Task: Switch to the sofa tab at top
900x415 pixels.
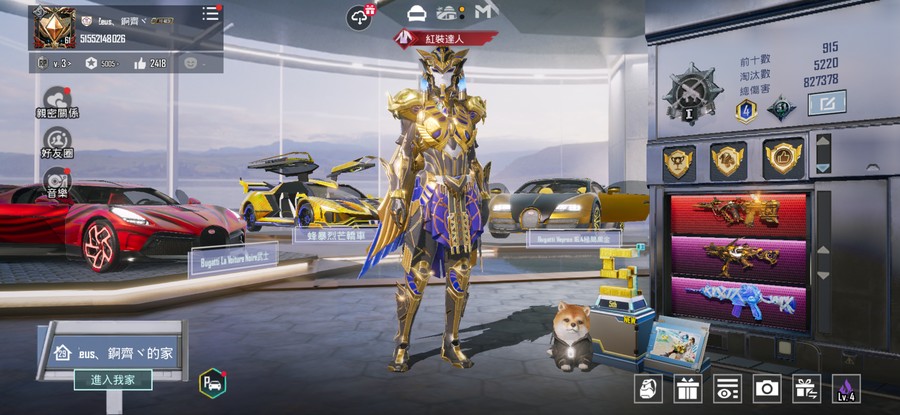Action: pyautogui.click(x=417, y=13)
